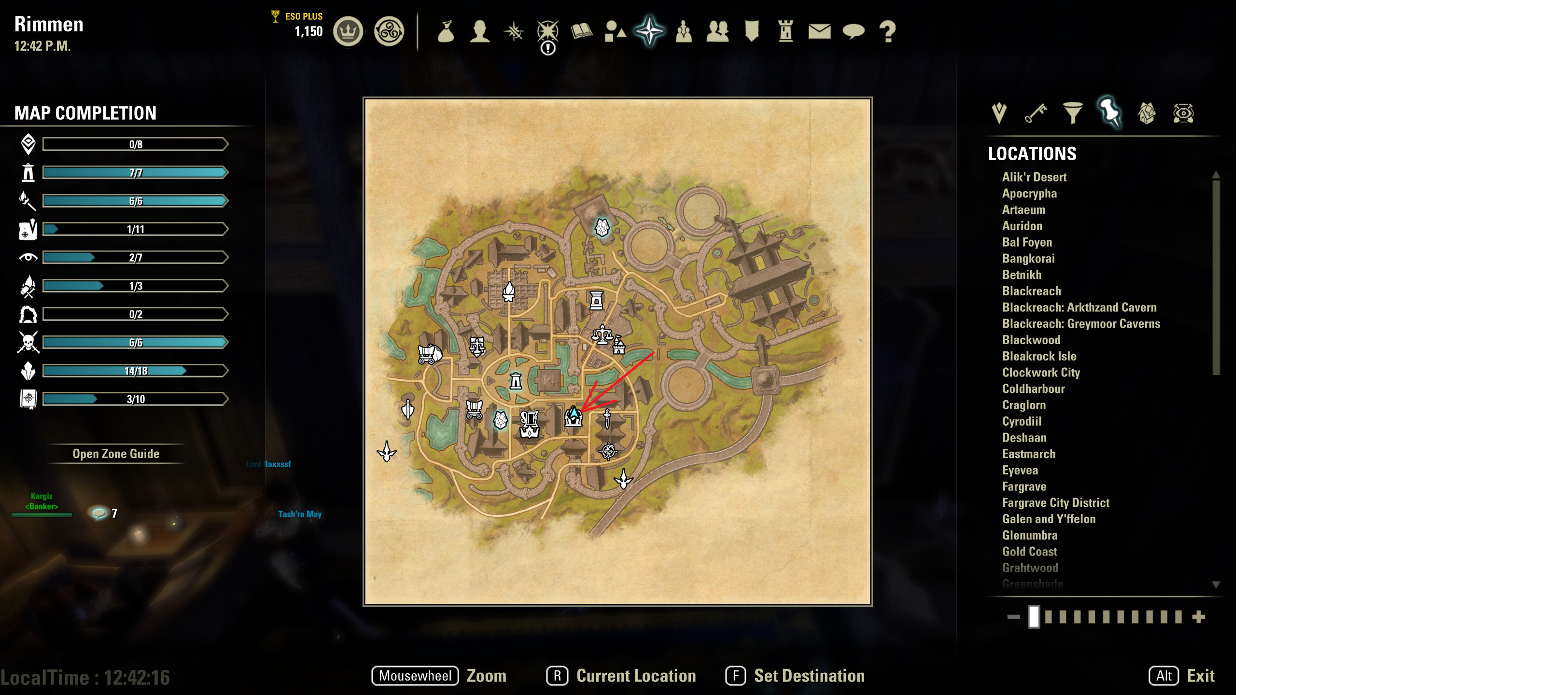Select the bank scales marker on map

[x=602, y=334]
